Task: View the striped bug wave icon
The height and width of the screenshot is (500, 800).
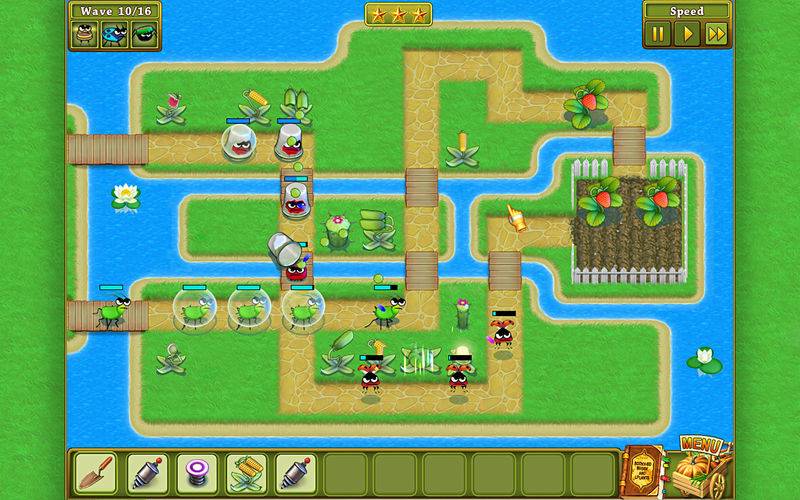Action: coord(86,33)
